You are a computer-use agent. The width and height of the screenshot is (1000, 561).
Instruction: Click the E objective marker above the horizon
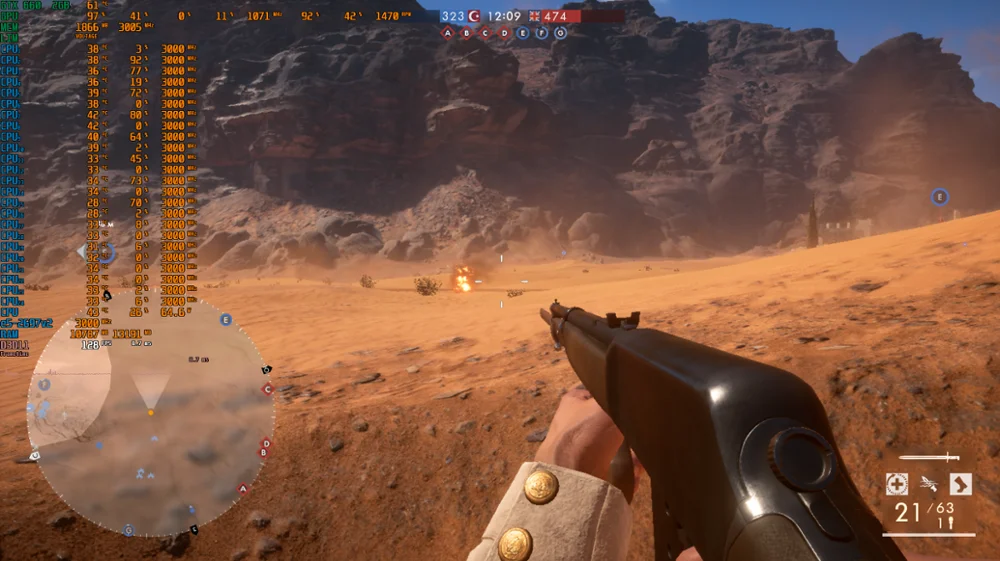tap(939, 197)
